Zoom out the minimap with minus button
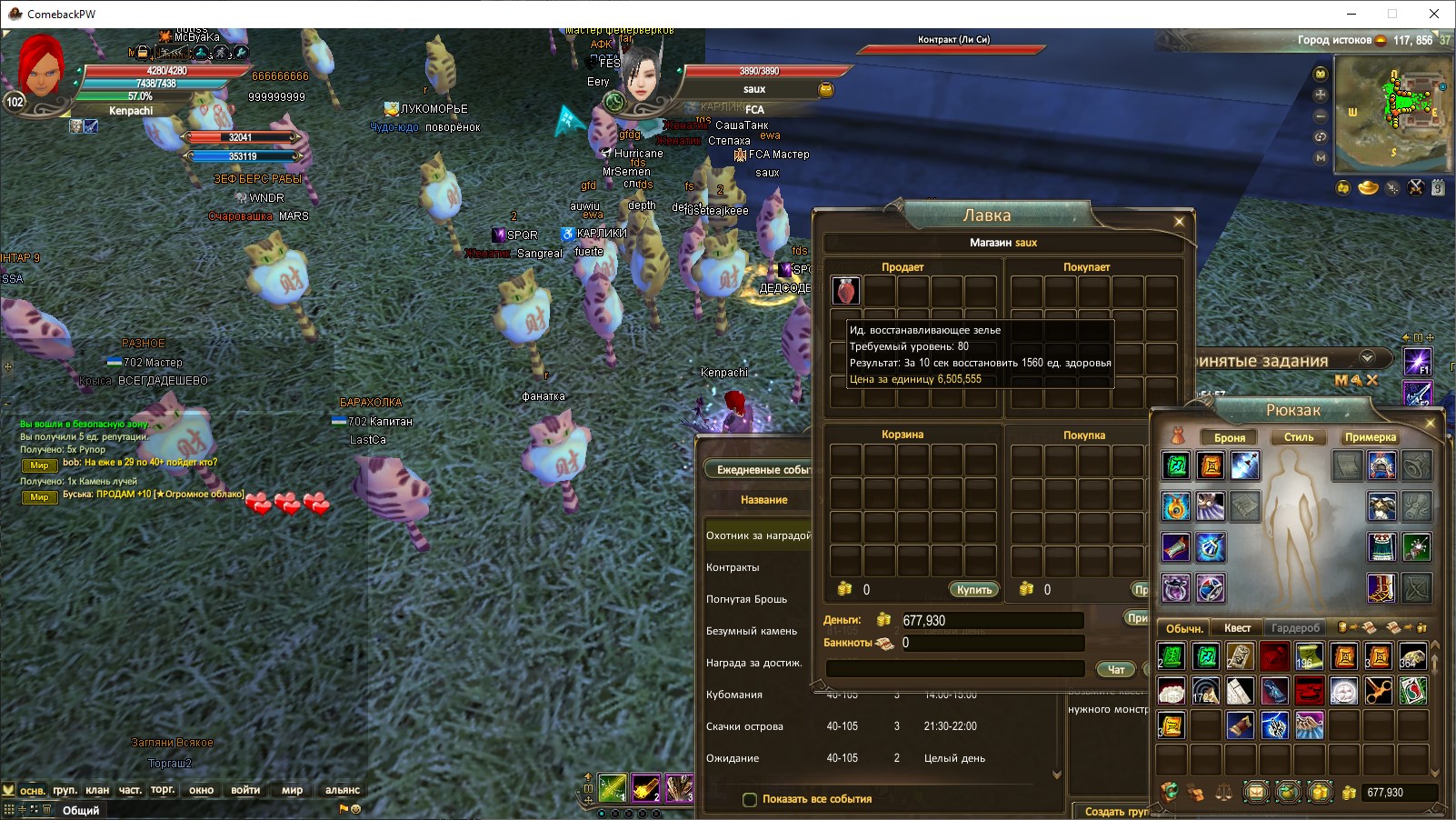 1321,116
